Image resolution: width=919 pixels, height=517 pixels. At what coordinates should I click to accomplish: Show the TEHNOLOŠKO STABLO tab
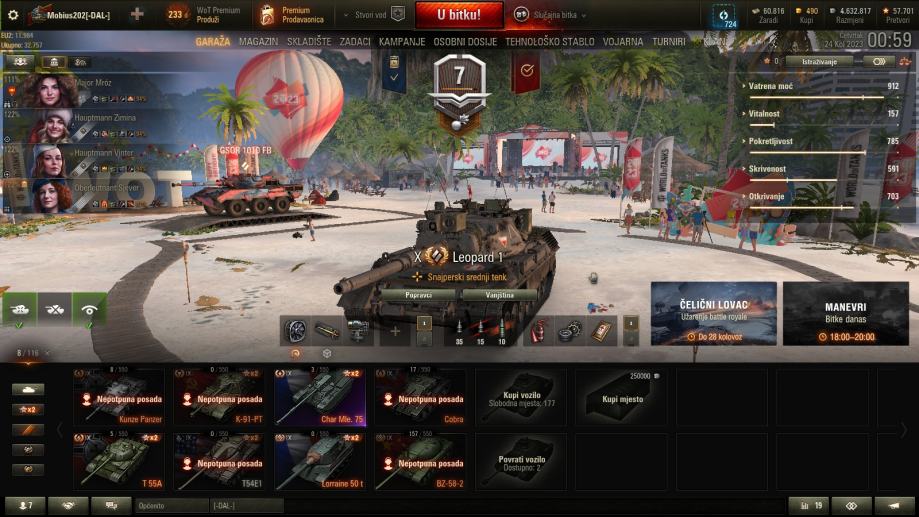coord(549,42)
